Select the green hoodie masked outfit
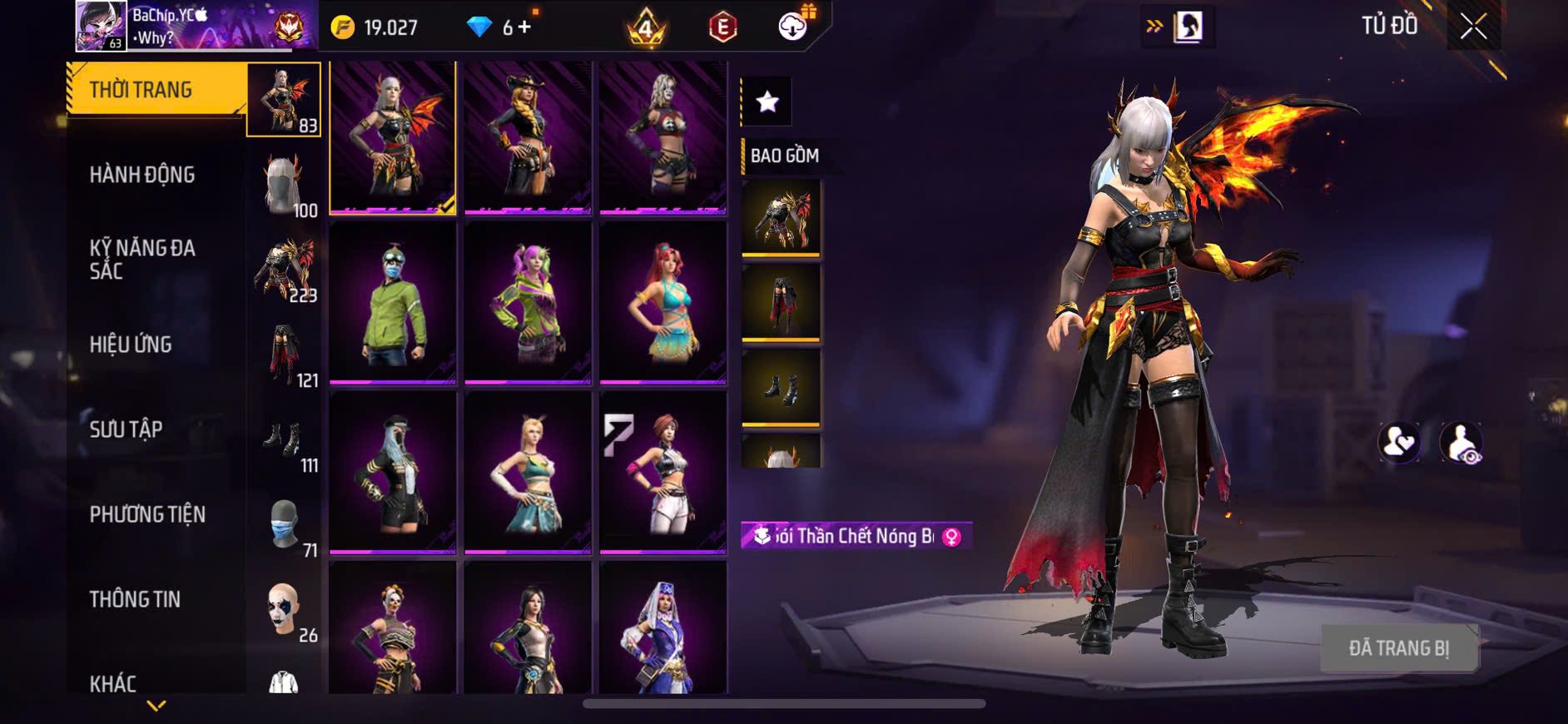Image resolution: width=1568 pixels, height=724 pixels. (393, 304)
